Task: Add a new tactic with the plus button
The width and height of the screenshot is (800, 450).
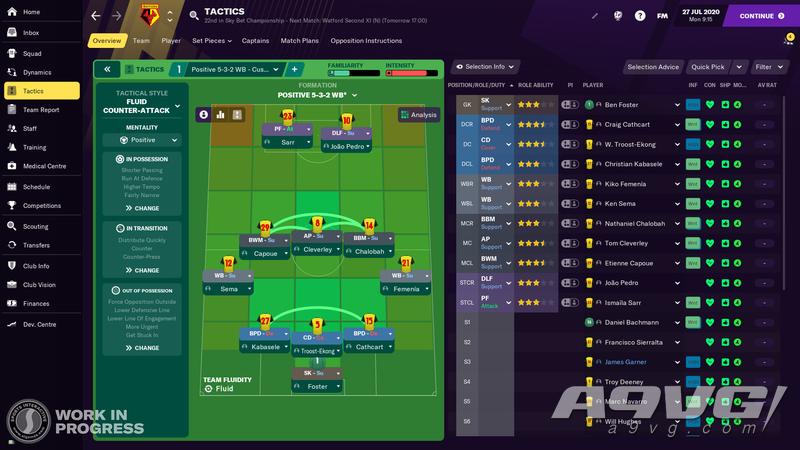Action: [295, 69]
